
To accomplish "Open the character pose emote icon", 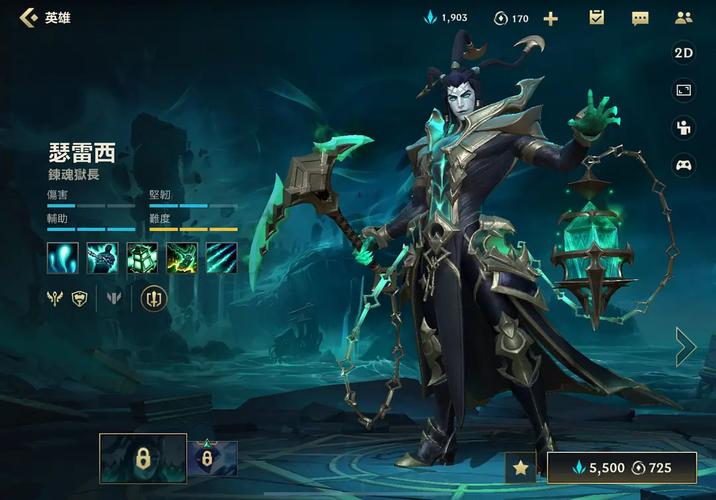I will pyautogui.click(x=684, y=127).
